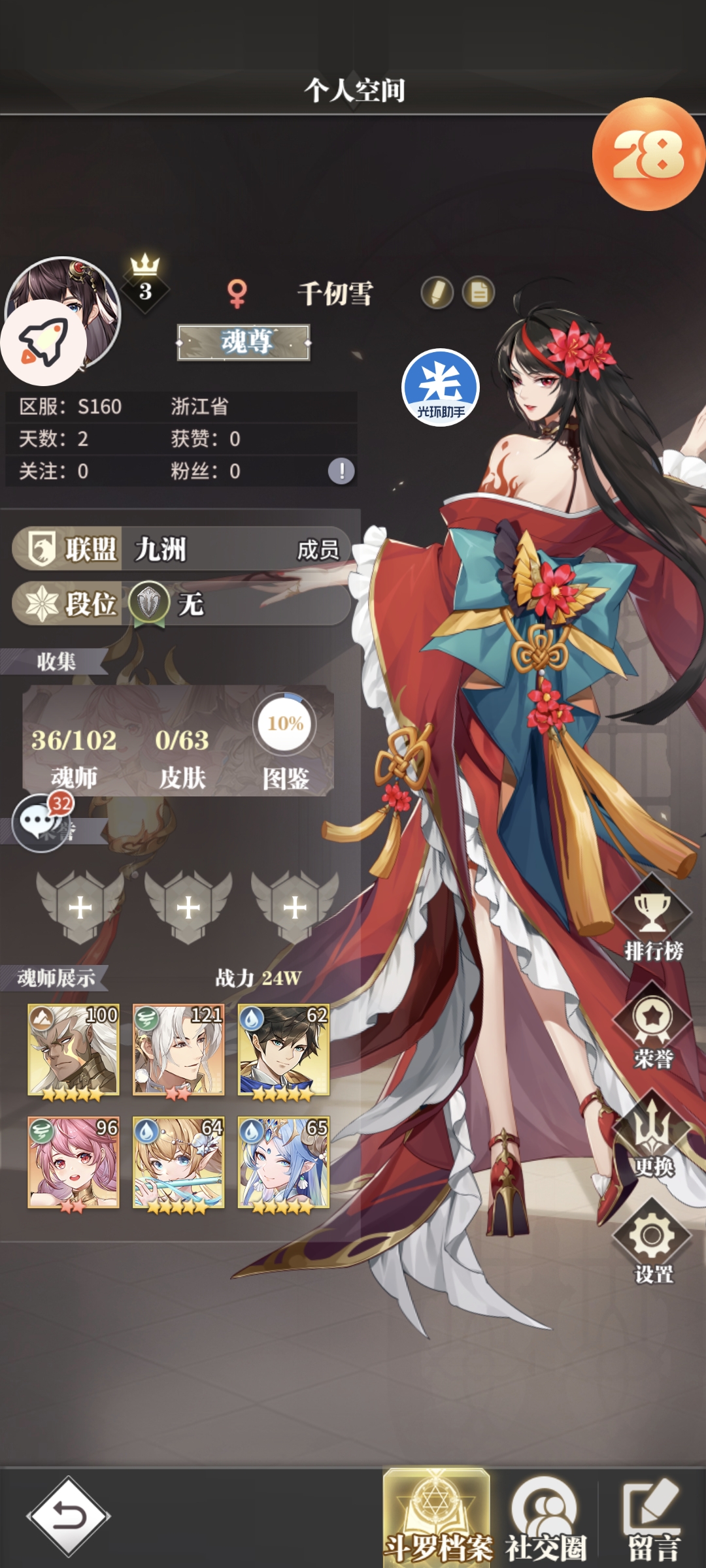Select the level 121 white-haired hero portrait
Viewport: 706px width, 1568px height.
point(178,1051)
